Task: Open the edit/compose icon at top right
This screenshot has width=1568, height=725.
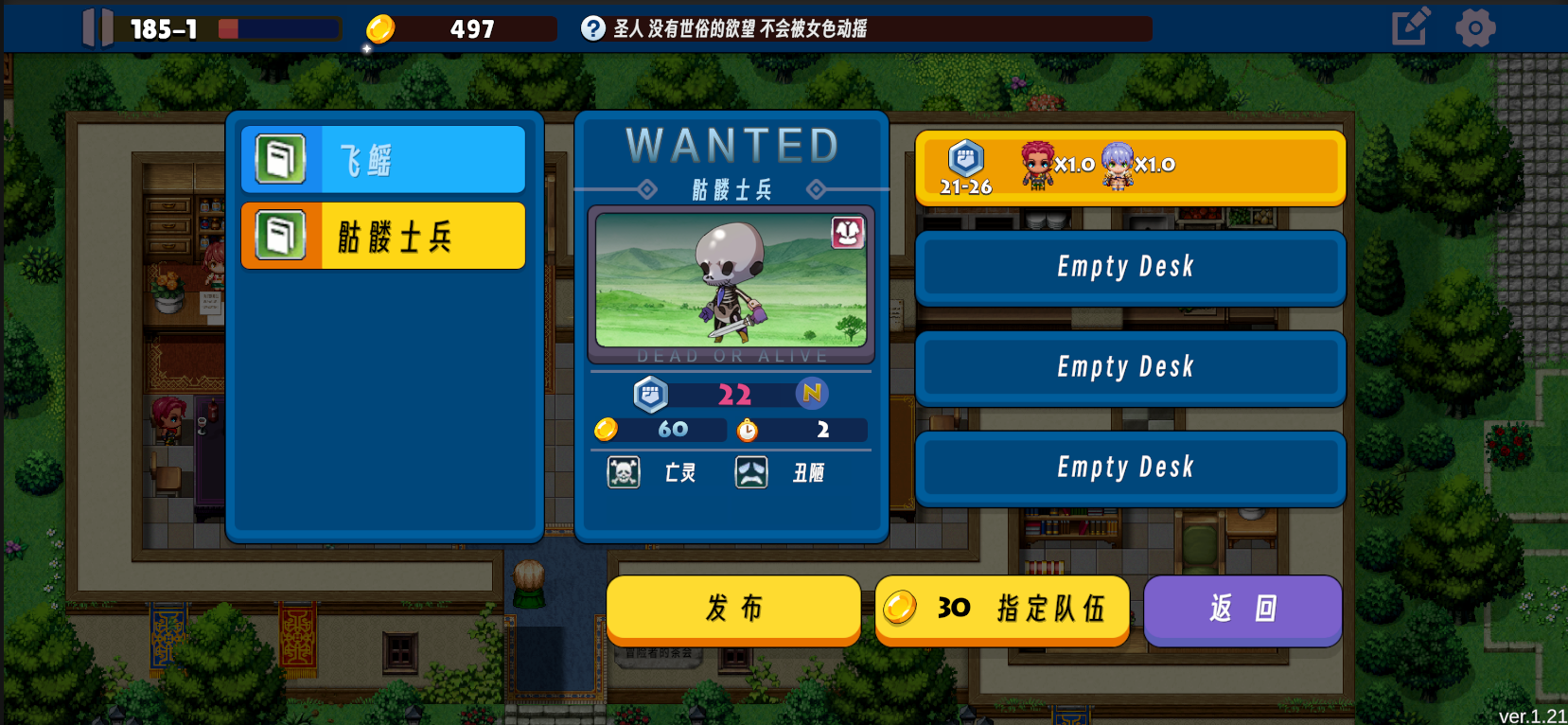Action: point(1410,27)
